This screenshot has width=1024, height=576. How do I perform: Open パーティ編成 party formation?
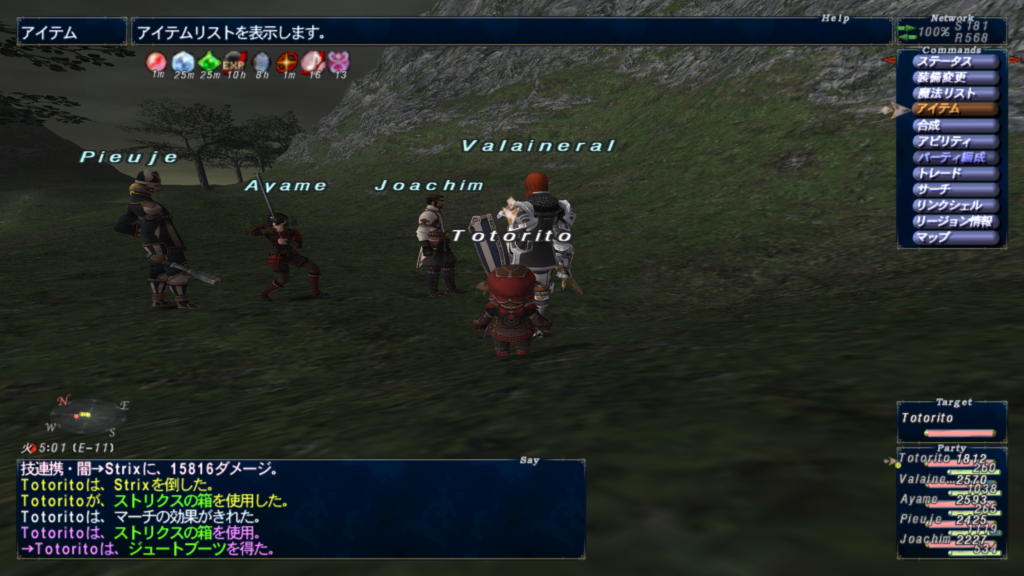(x=954, y=157)
